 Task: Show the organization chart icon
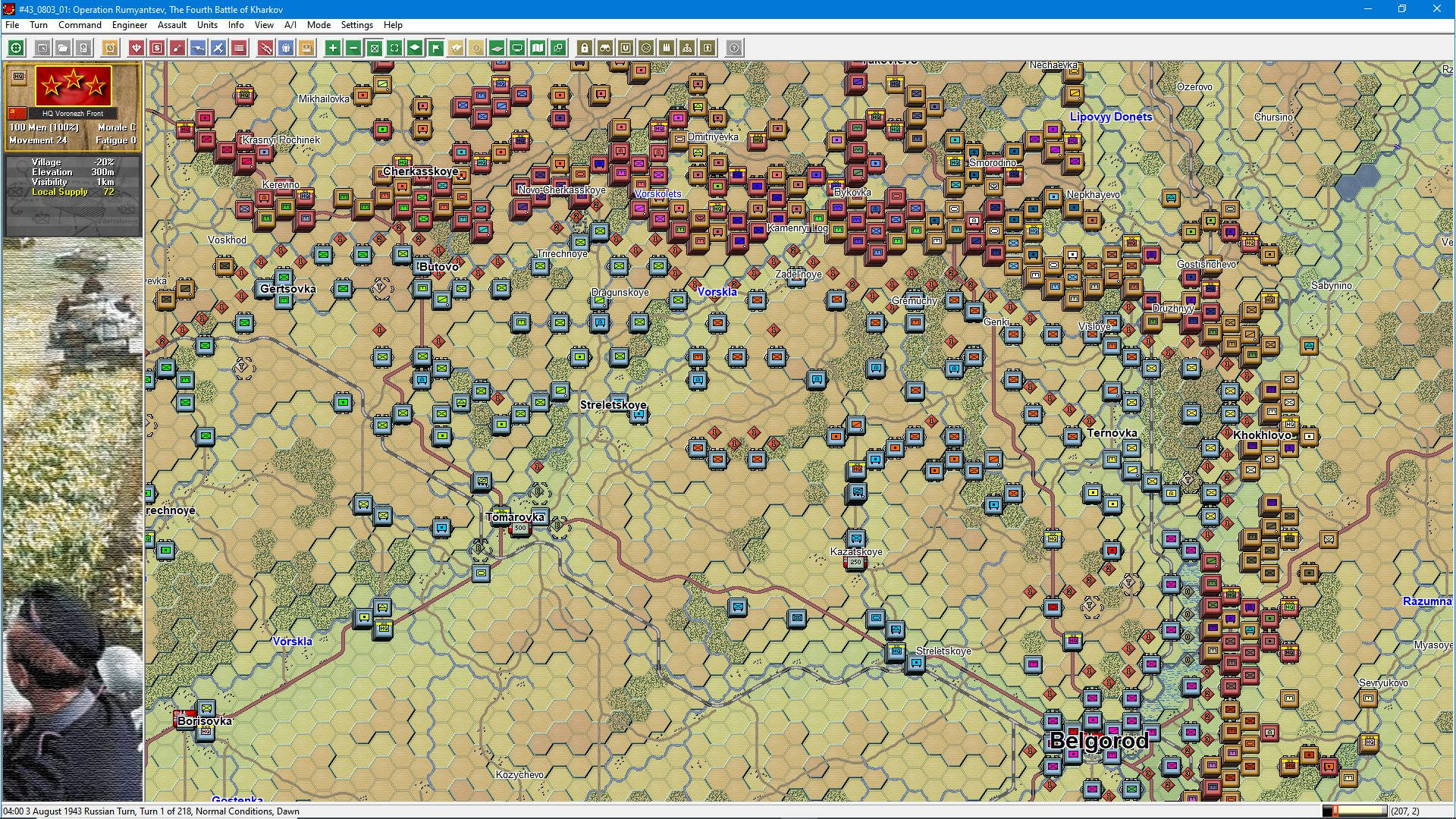pos(686,48)
